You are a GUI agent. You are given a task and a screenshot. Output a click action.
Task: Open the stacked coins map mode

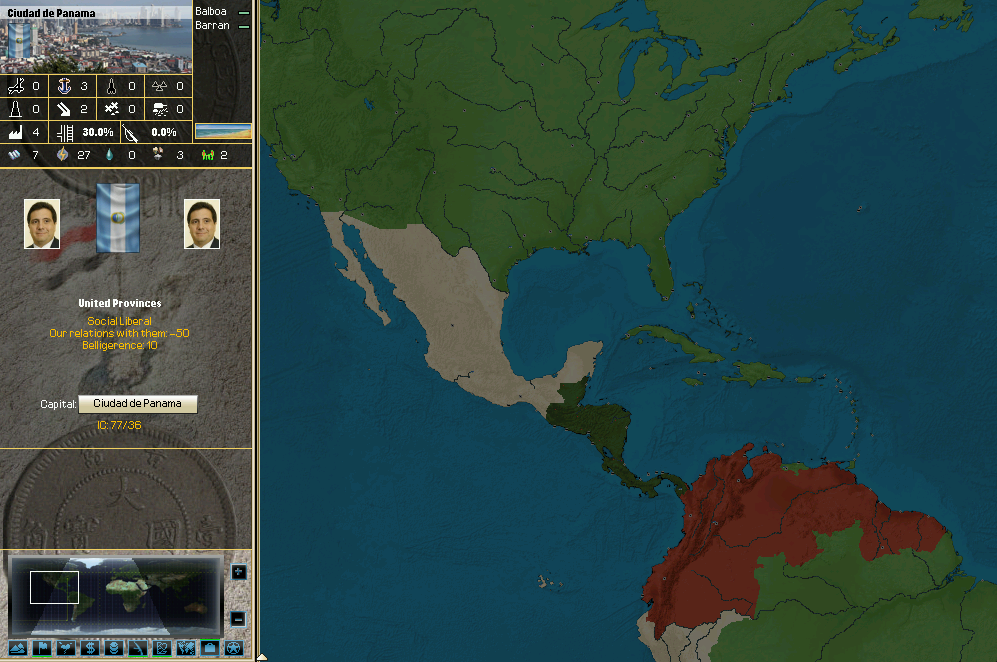click(113, 648)
